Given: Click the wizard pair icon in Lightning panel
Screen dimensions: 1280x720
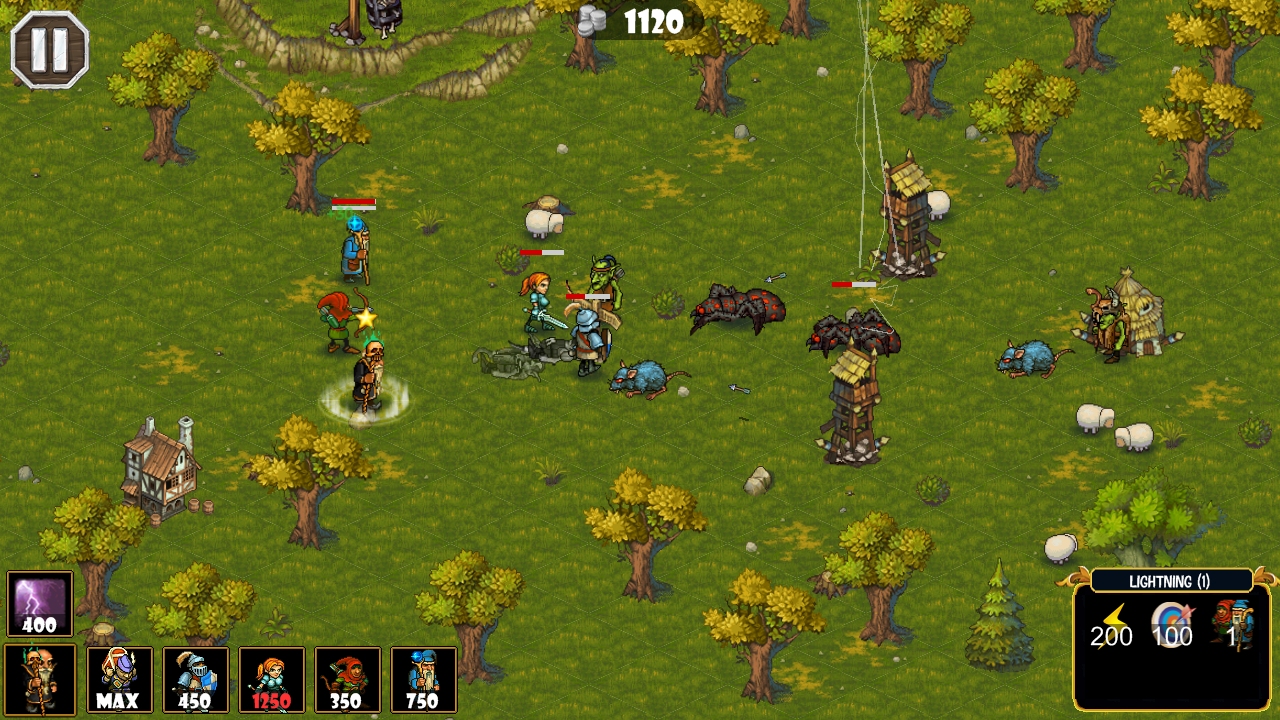Looking at the screenshot, I should coord(1233,625).
